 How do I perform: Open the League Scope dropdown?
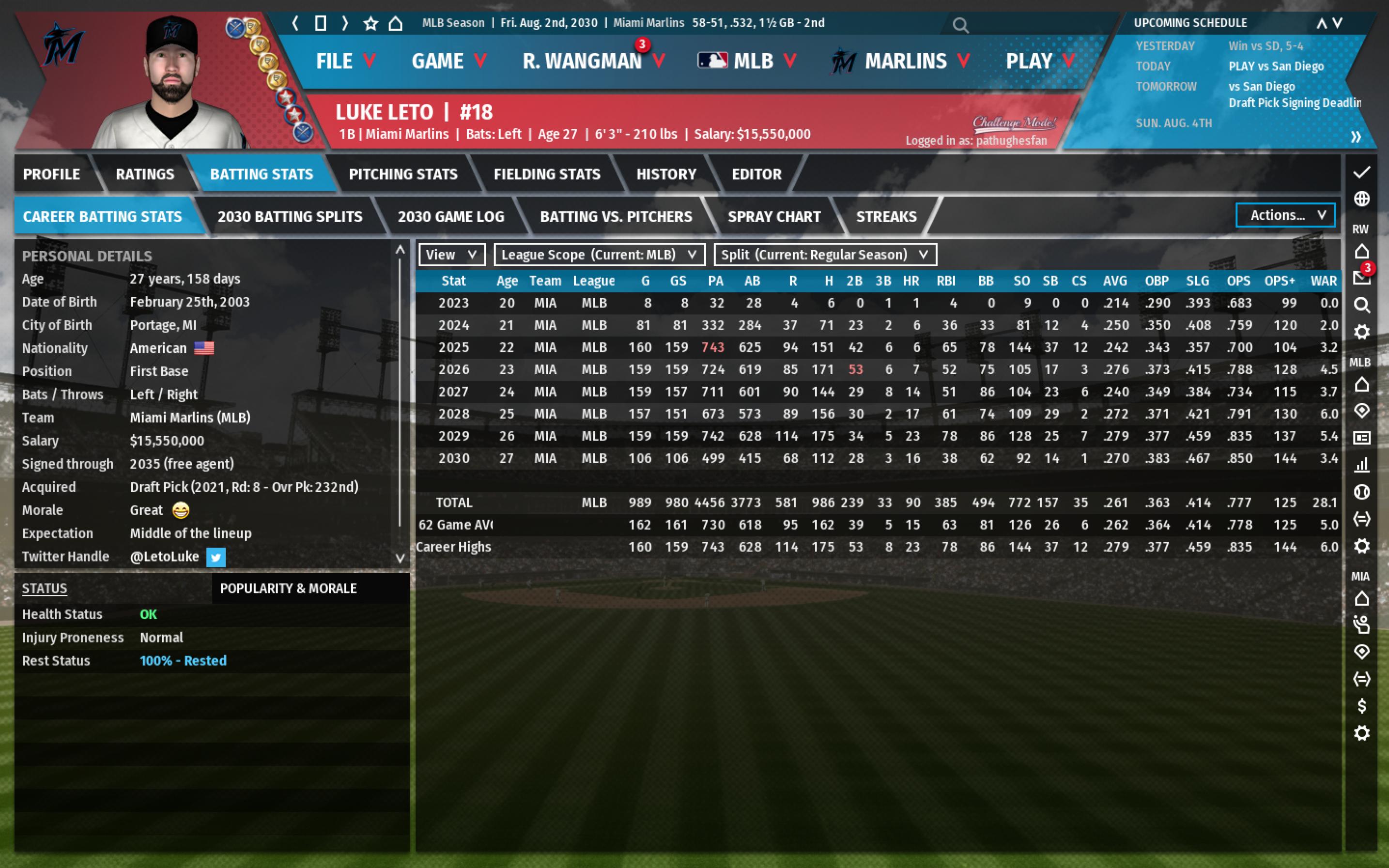click(x=599, y=254)
